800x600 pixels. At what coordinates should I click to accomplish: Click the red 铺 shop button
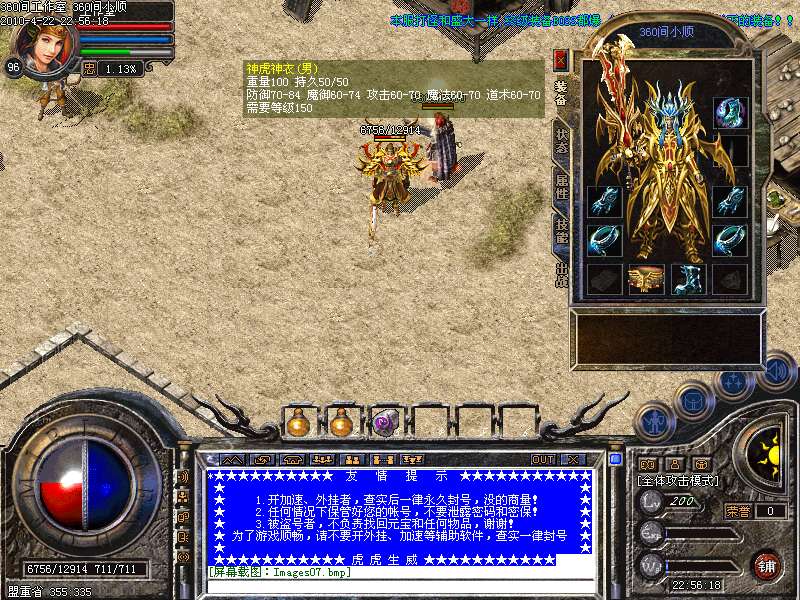[767, 565]
